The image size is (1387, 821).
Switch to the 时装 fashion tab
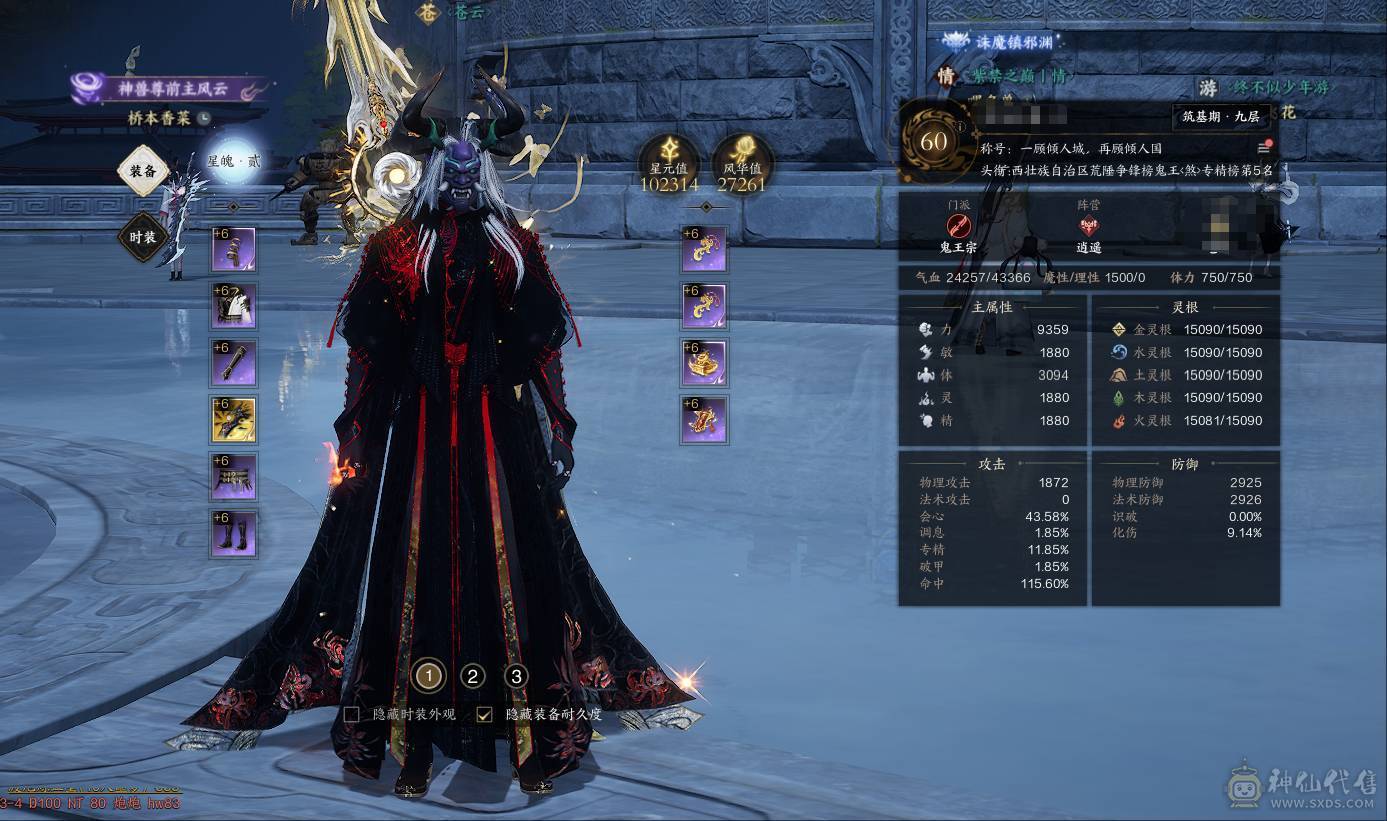tap(142, 238)
